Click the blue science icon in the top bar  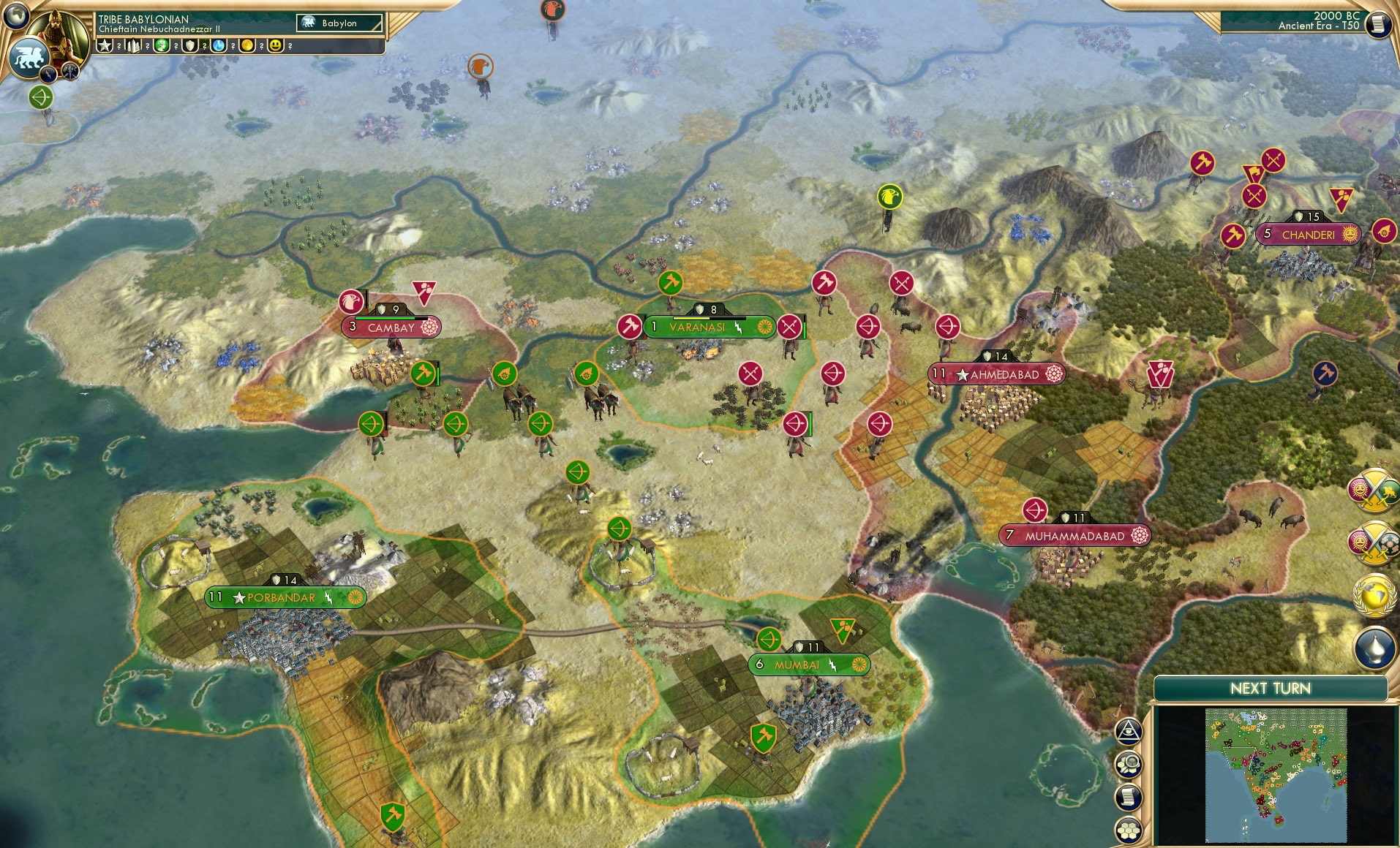(x=219, y=46)
